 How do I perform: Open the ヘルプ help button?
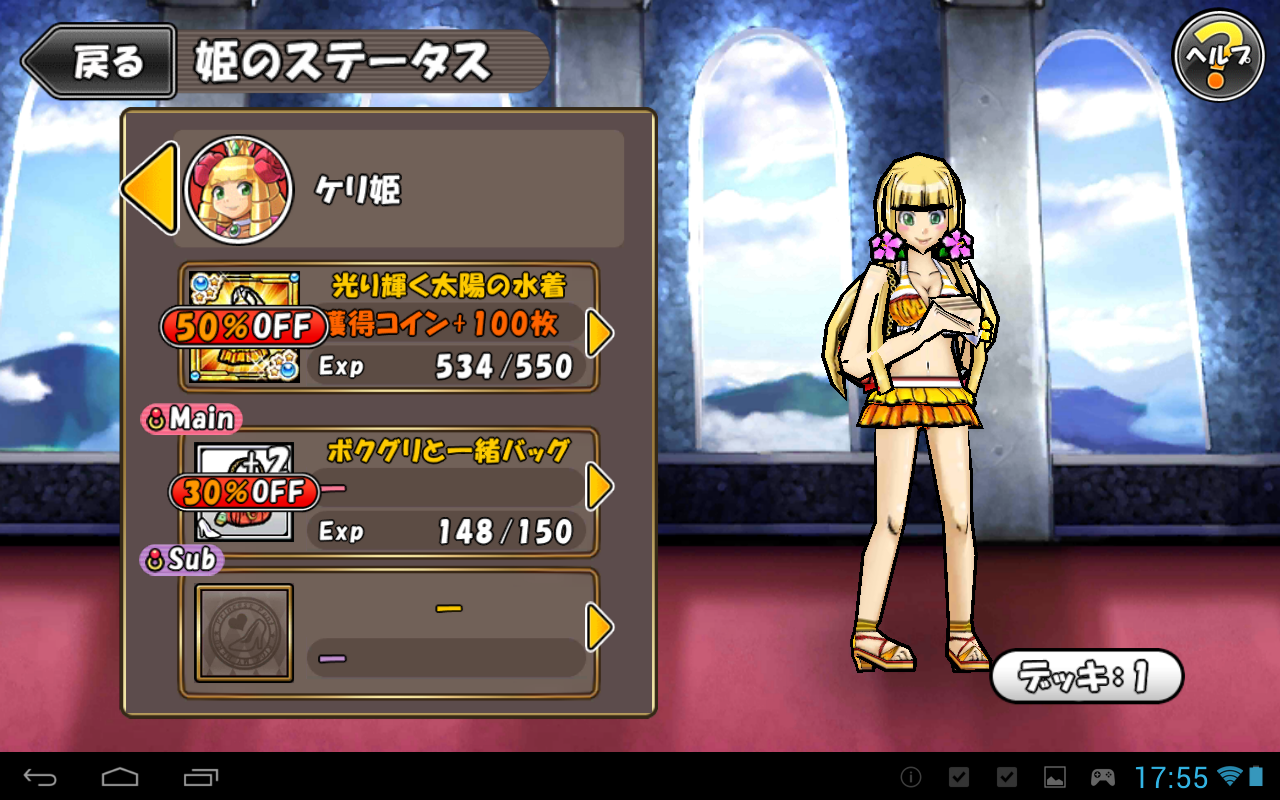1217,56
